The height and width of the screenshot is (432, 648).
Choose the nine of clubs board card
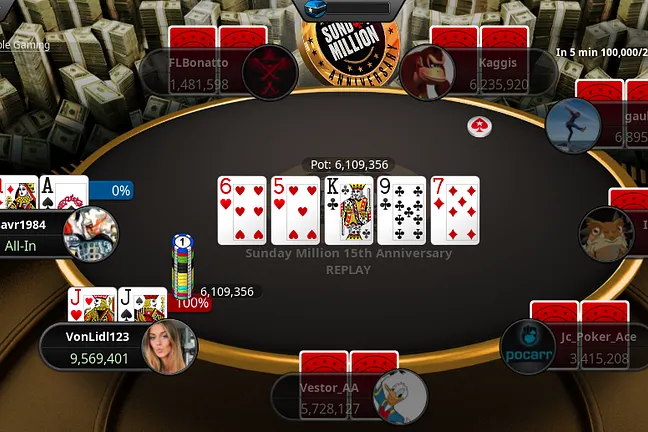401,210
